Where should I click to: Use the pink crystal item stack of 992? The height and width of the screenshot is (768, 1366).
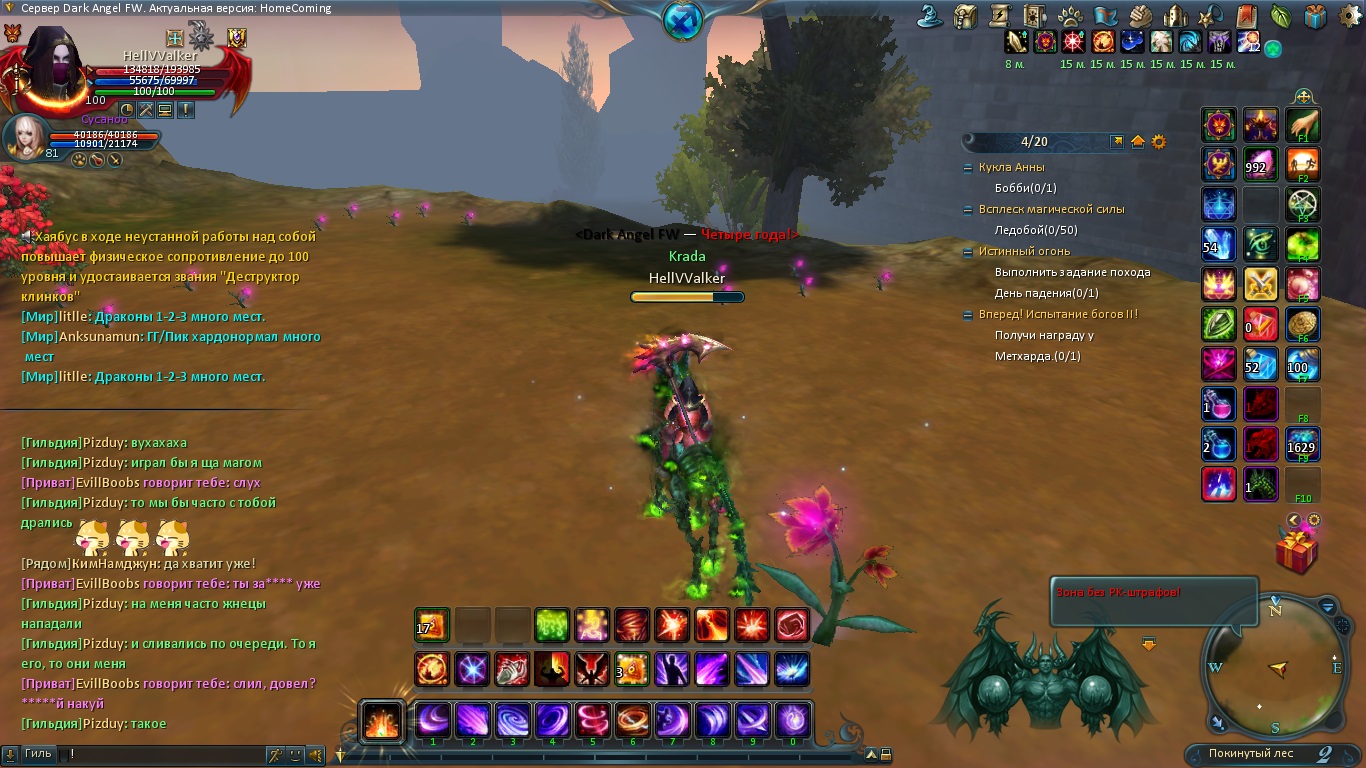(1260, 166)
